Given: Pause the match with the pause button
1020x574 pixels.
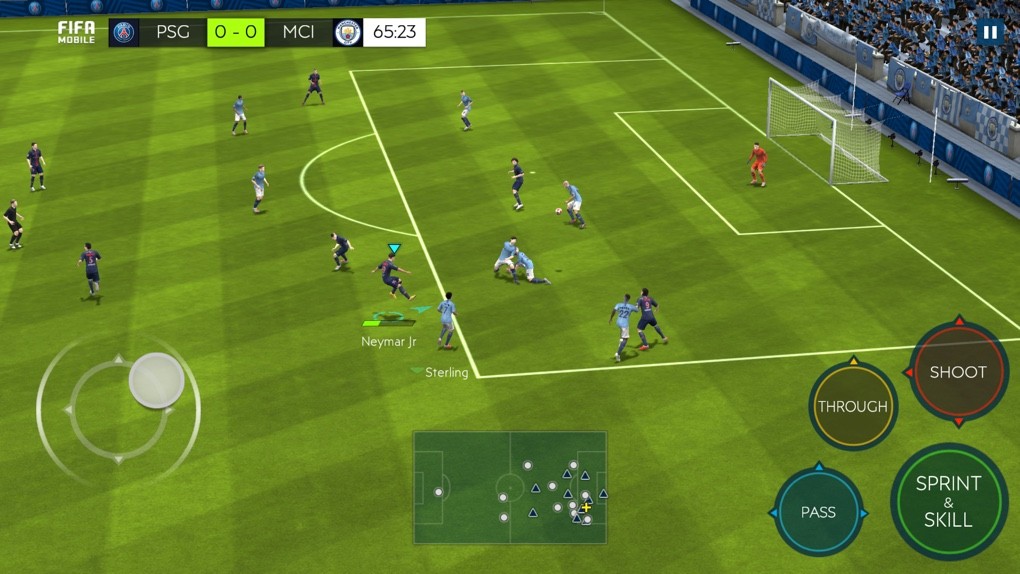Looking at the screenshot, I should (x=989, y=32).
